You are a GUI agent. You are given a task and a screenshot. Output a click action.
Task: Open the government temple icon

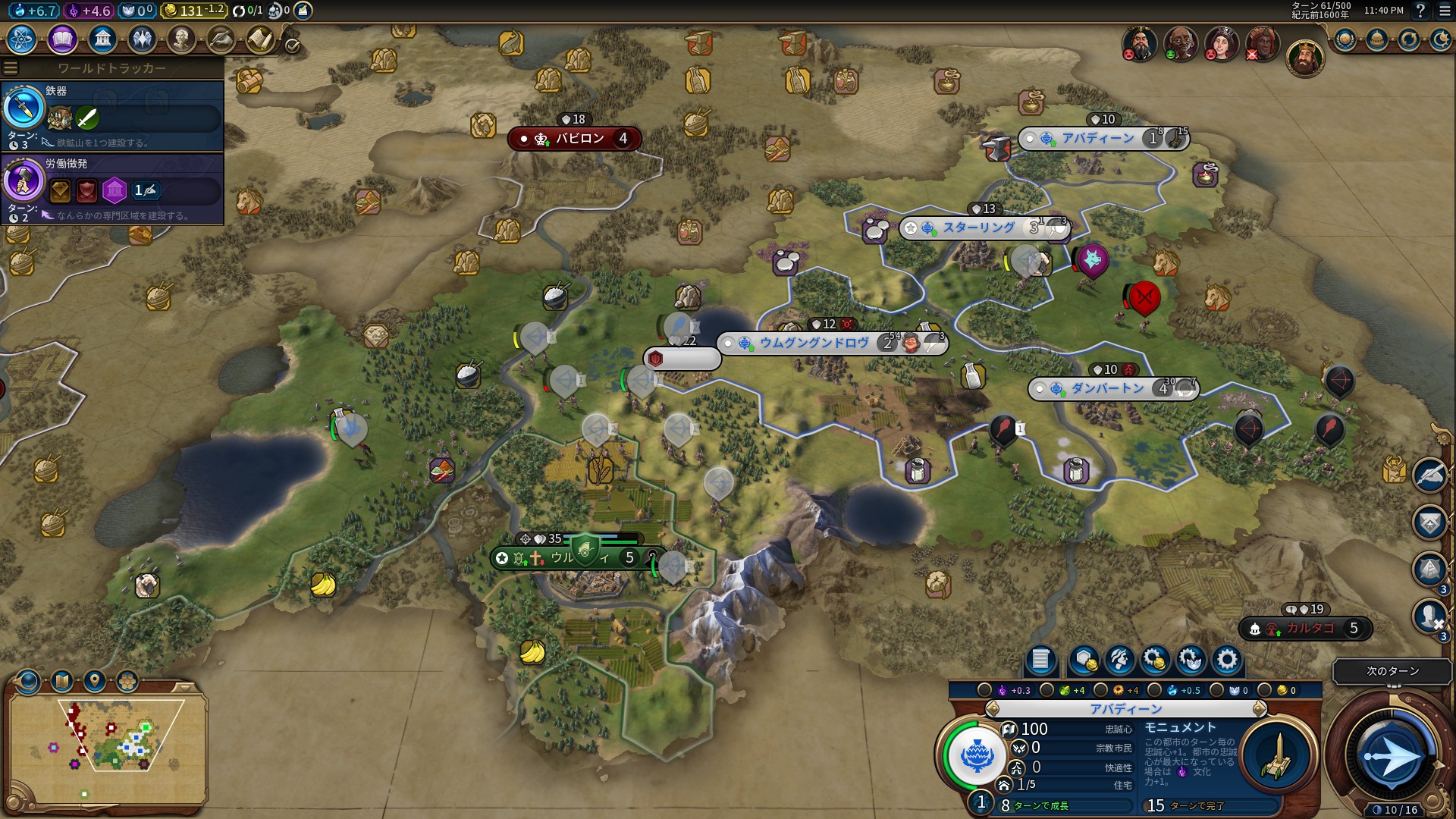click(x=102, y=39)
